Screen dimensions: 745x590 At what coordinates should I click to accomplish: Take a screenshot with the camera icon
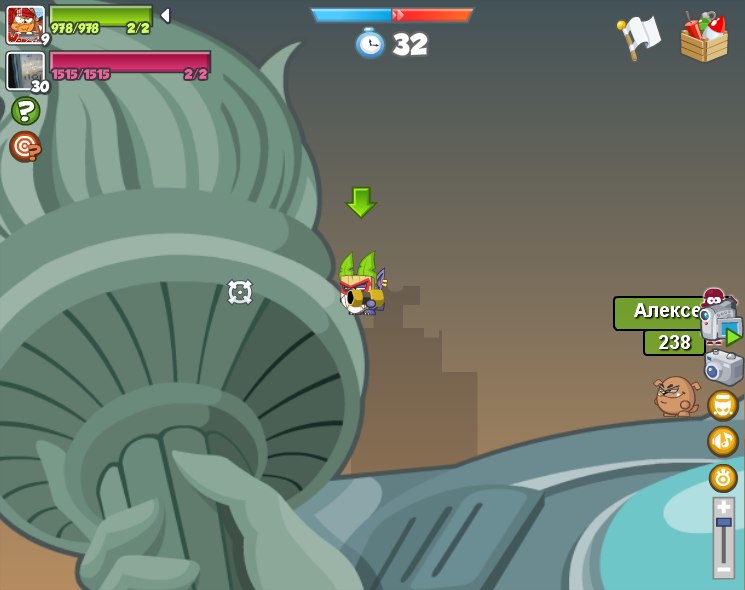click(723, 367)
